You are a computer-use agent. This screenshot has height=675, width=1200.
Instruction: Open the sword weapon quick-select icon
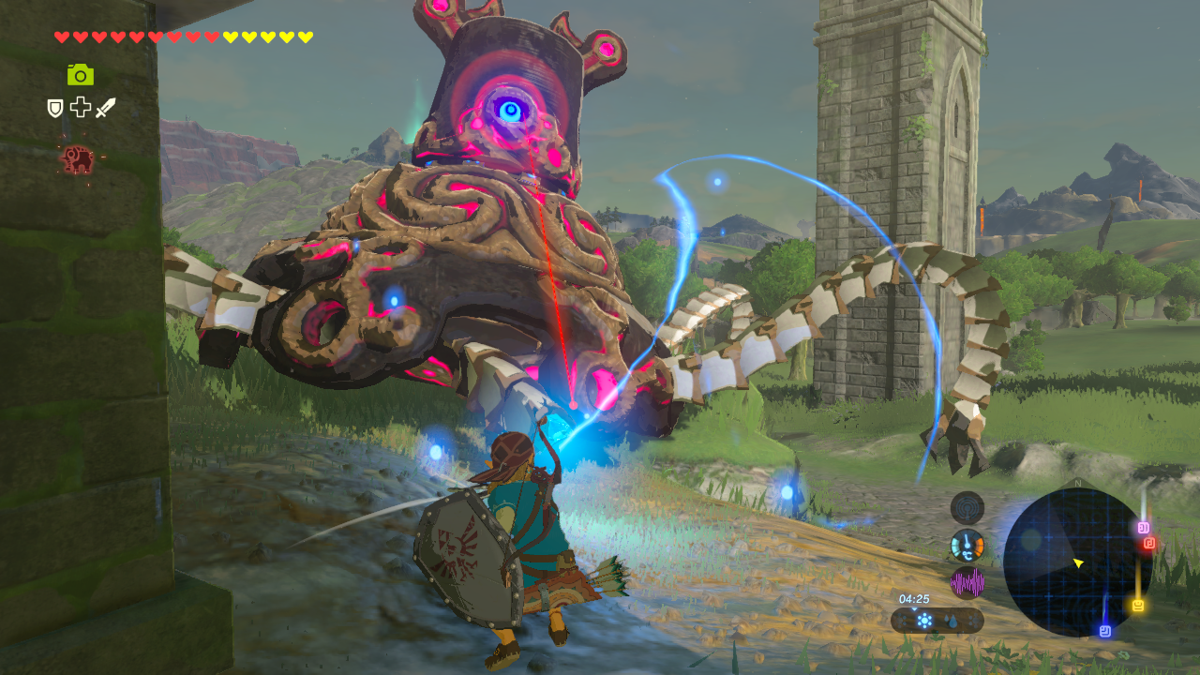(x=105, y=107)
